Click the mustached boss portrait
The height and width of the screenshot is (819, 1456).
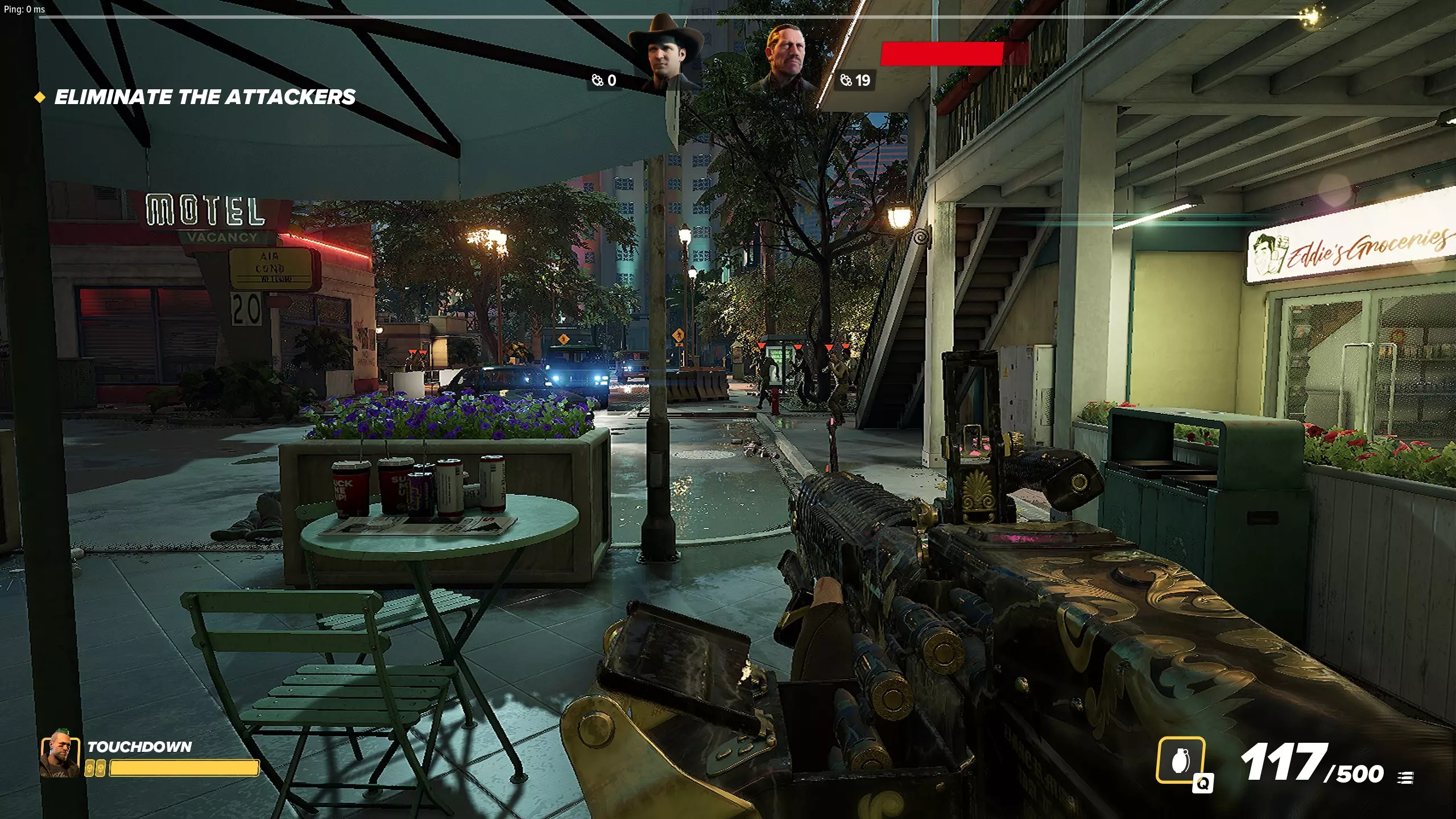tap(785, 59)
